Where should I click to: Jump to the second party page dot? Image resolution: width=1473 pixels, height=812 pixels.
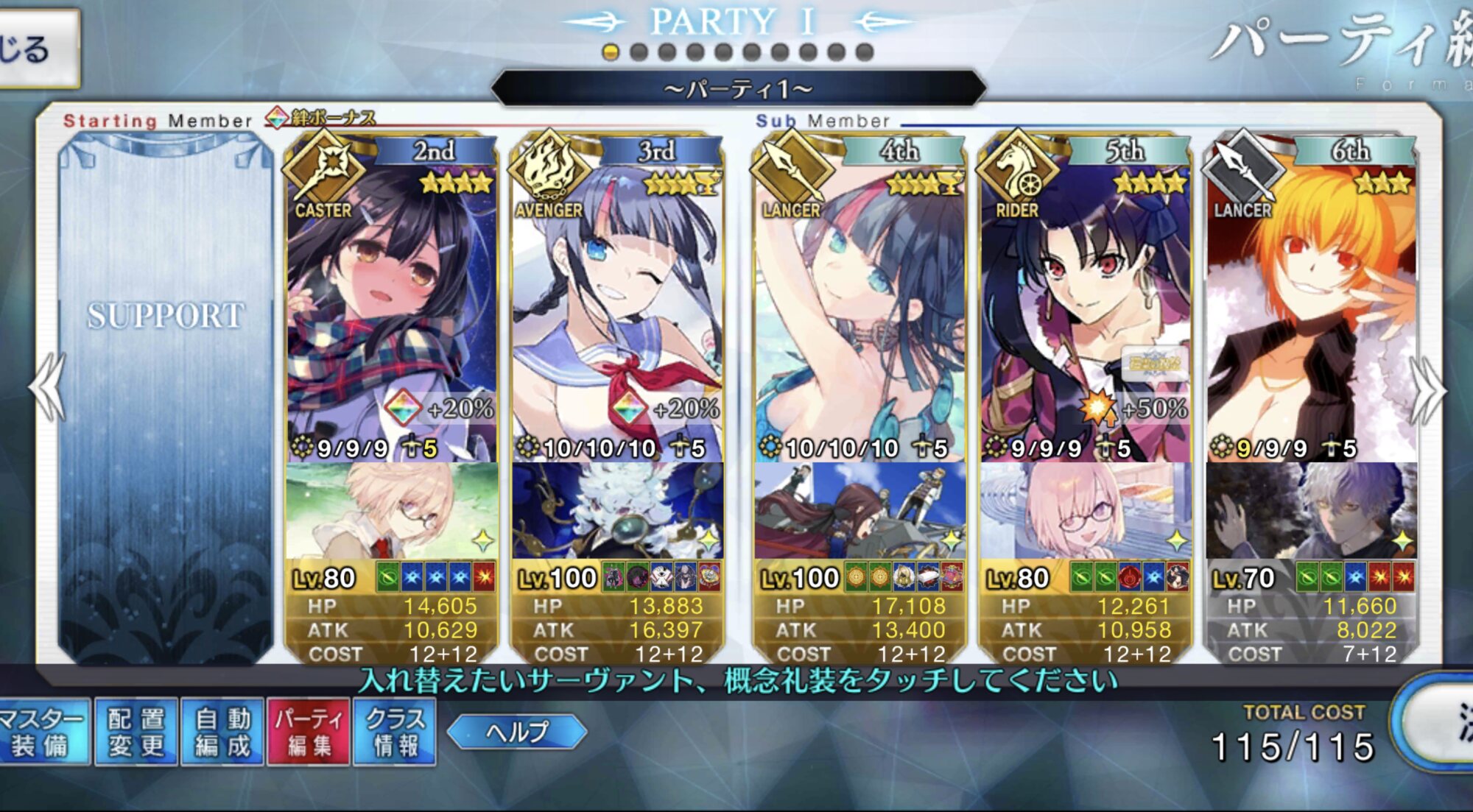point(639,52)
